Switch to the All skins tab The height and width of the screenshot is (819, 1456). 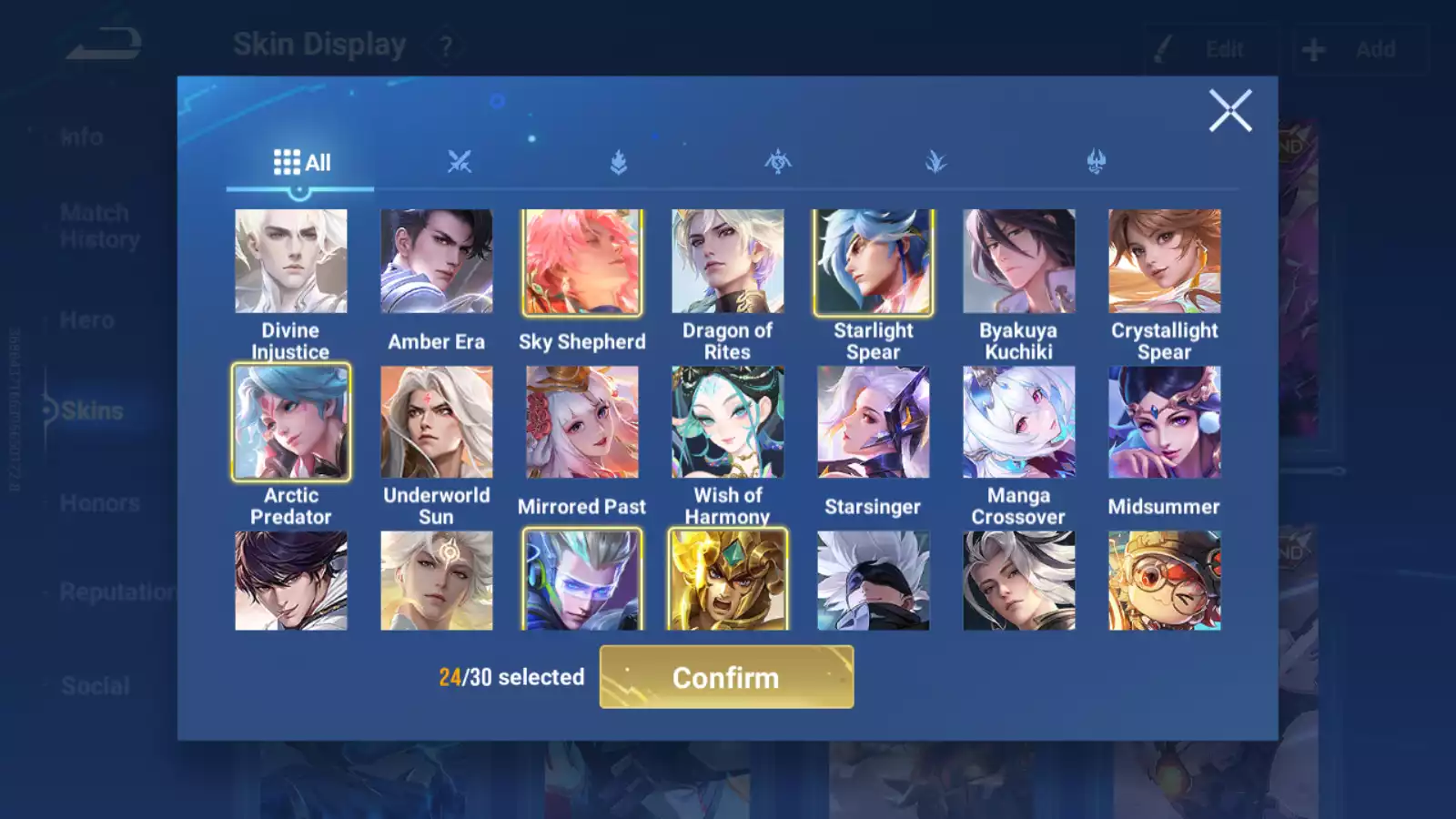tap(301, 163)
